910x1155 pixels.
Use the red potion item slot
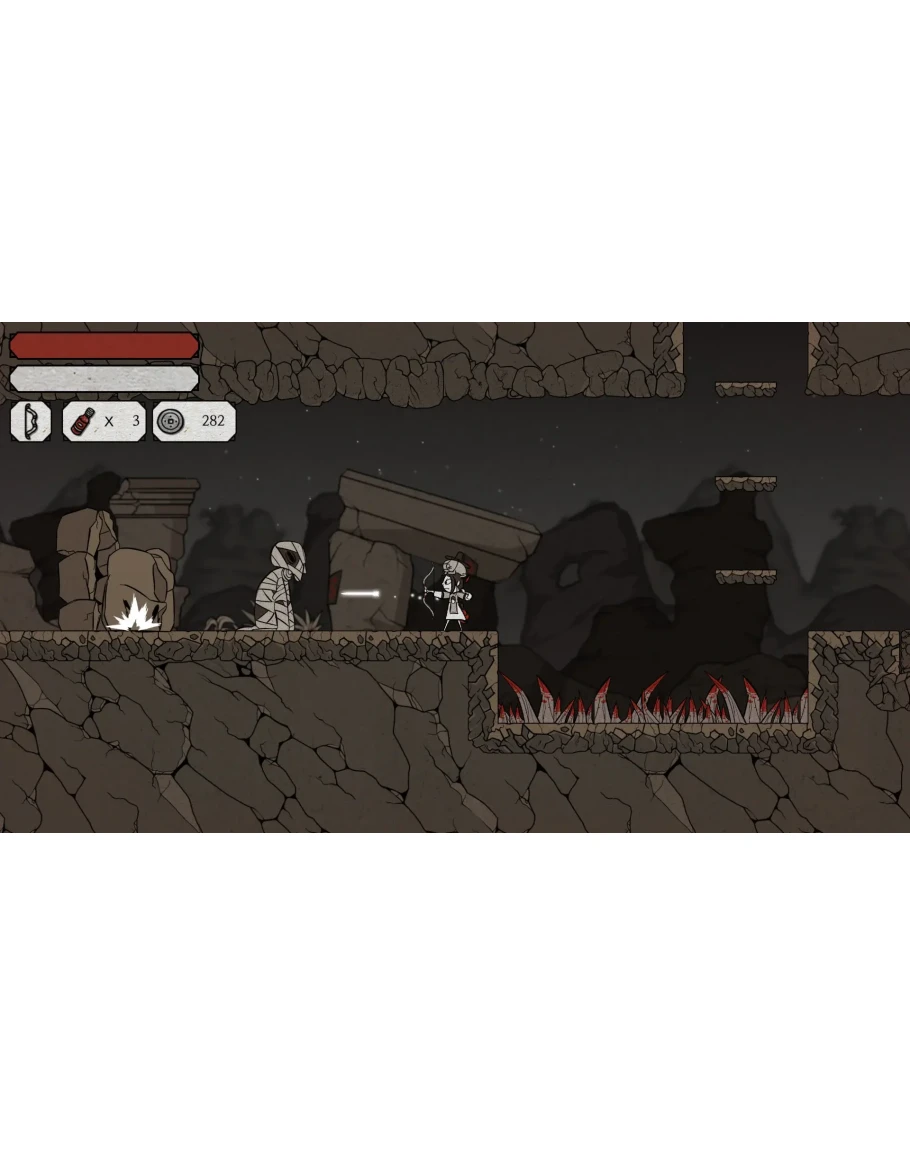[83, 421]
